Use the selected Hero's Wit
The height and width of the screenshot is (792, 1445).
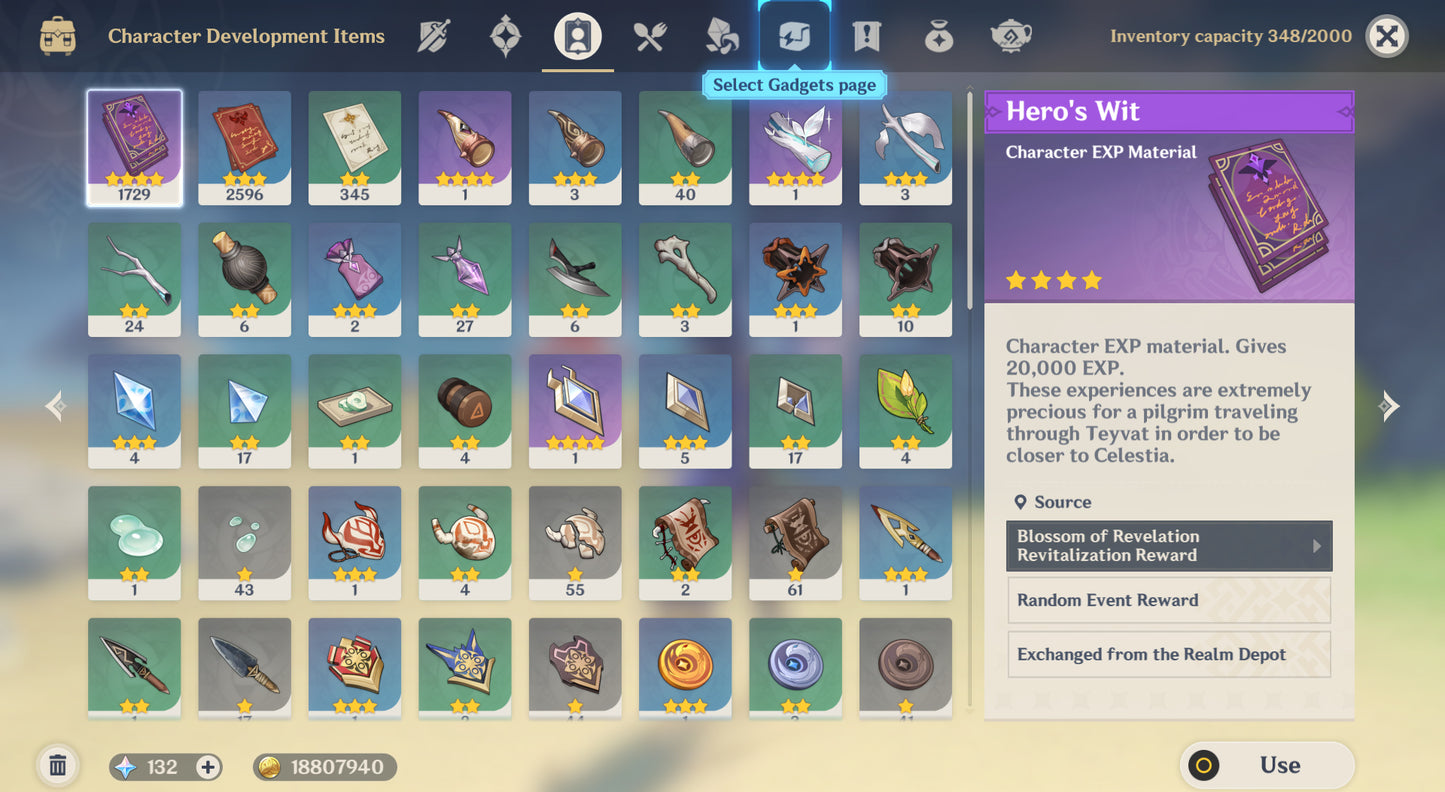(1267, 766)
